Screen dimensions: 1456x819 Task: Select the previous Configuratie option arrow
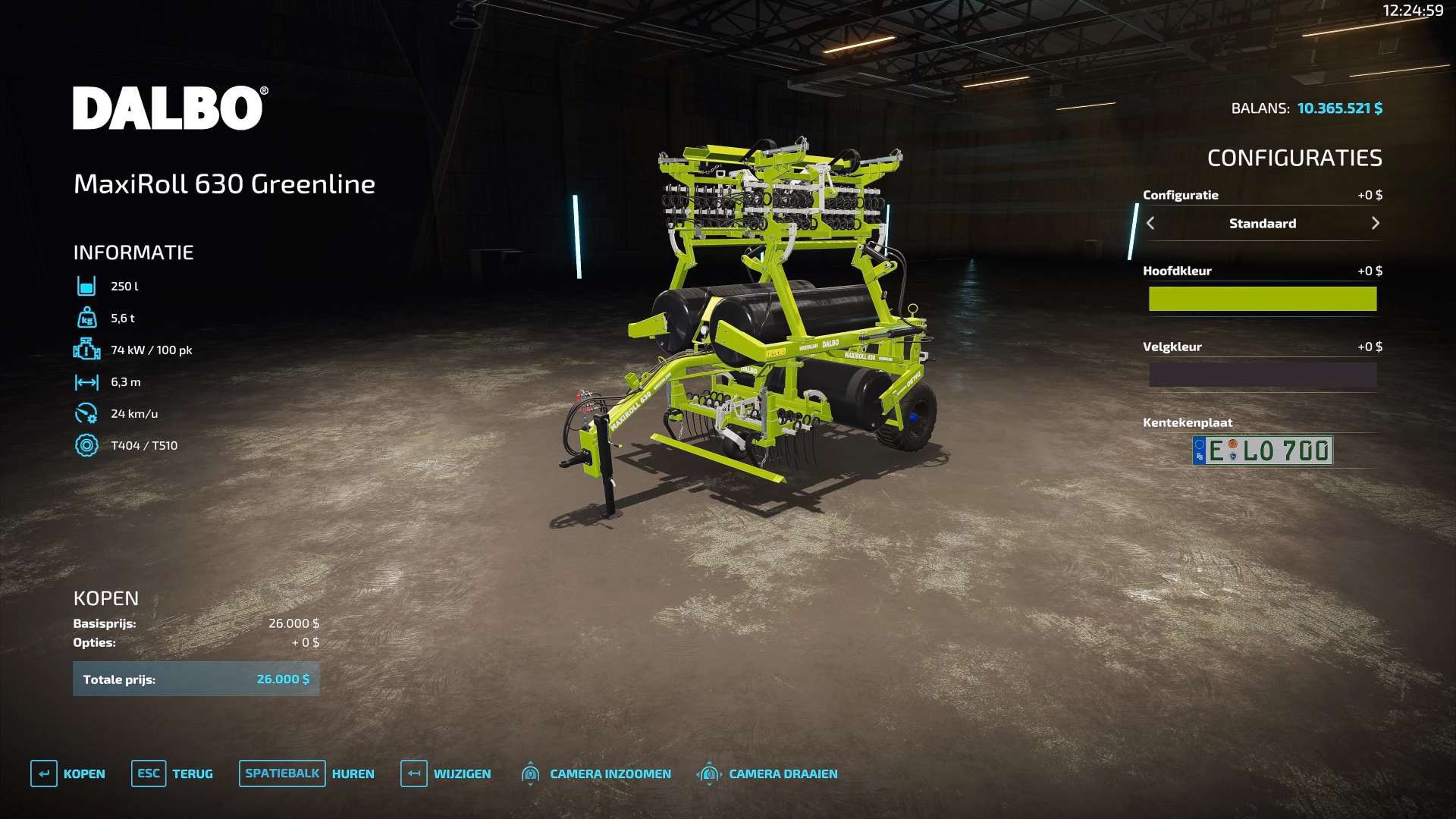pyautogui.click(x=1150, y=223)
